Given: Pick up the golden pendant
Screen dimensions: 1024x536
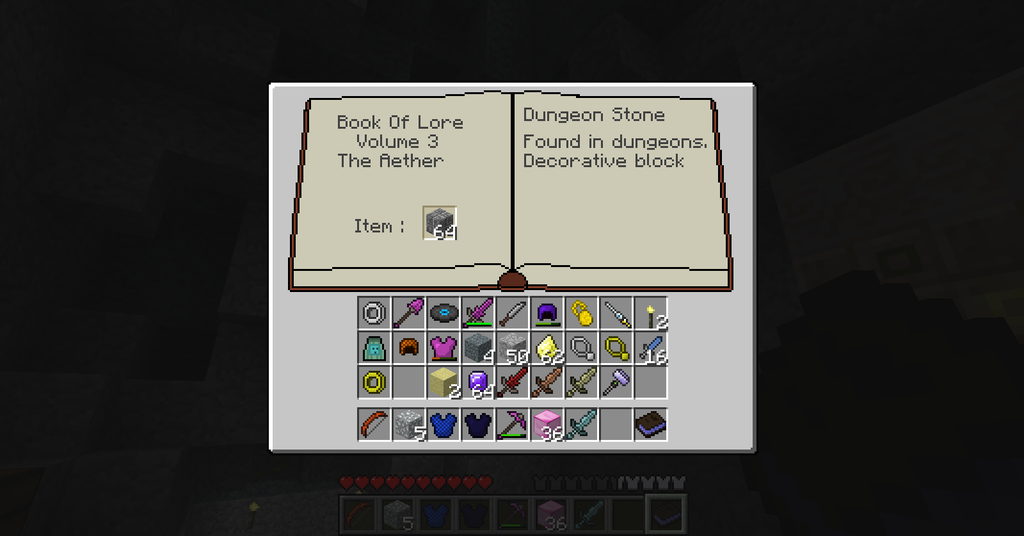Looking at the screenshot, I should (581, 313).
